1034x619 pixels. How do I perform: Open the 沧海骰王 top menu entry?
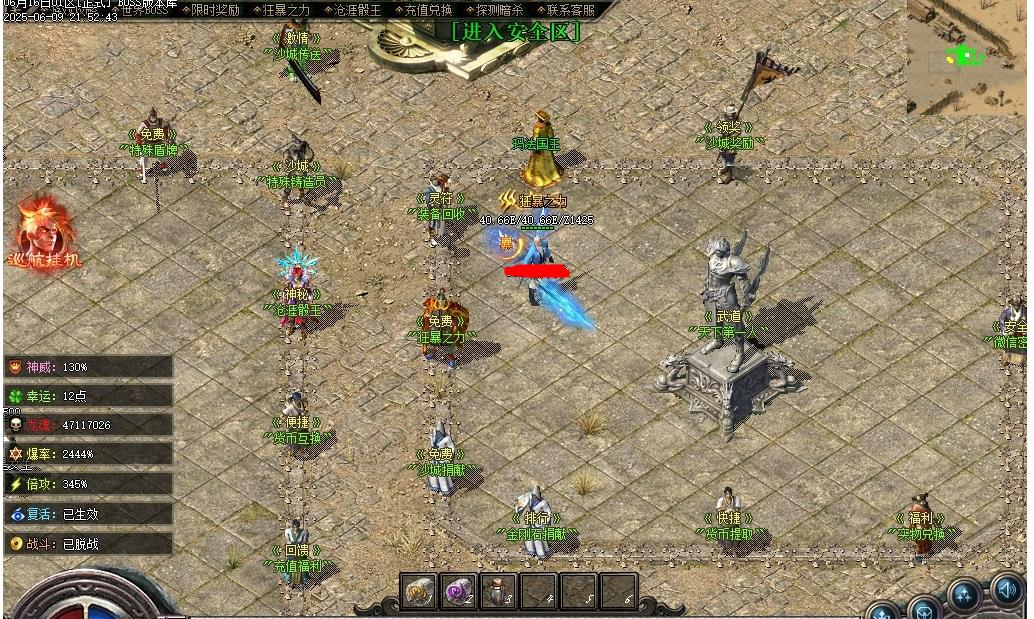click(x=356, y=10)
